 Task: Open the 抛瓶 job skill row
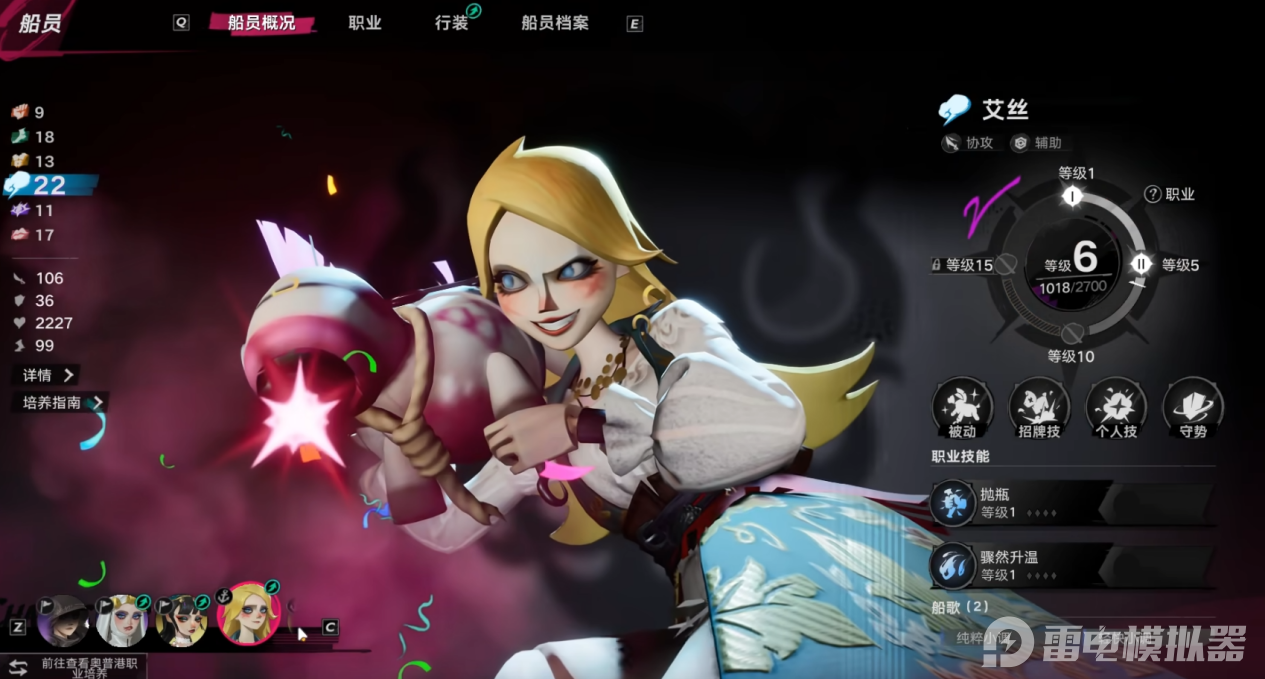pos(1070,503)
